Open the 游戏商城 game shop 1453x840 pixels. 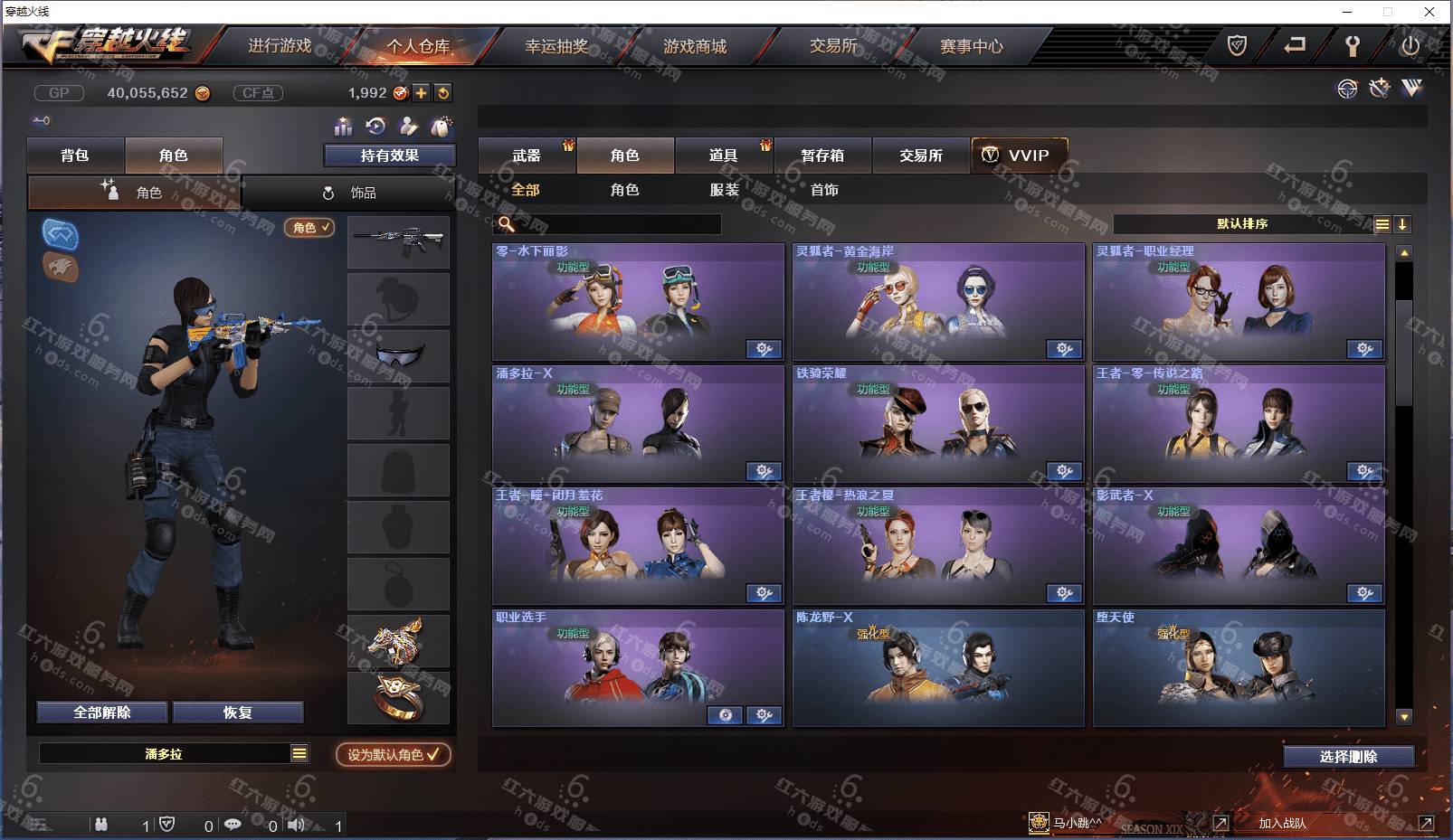tap(695, 46)
